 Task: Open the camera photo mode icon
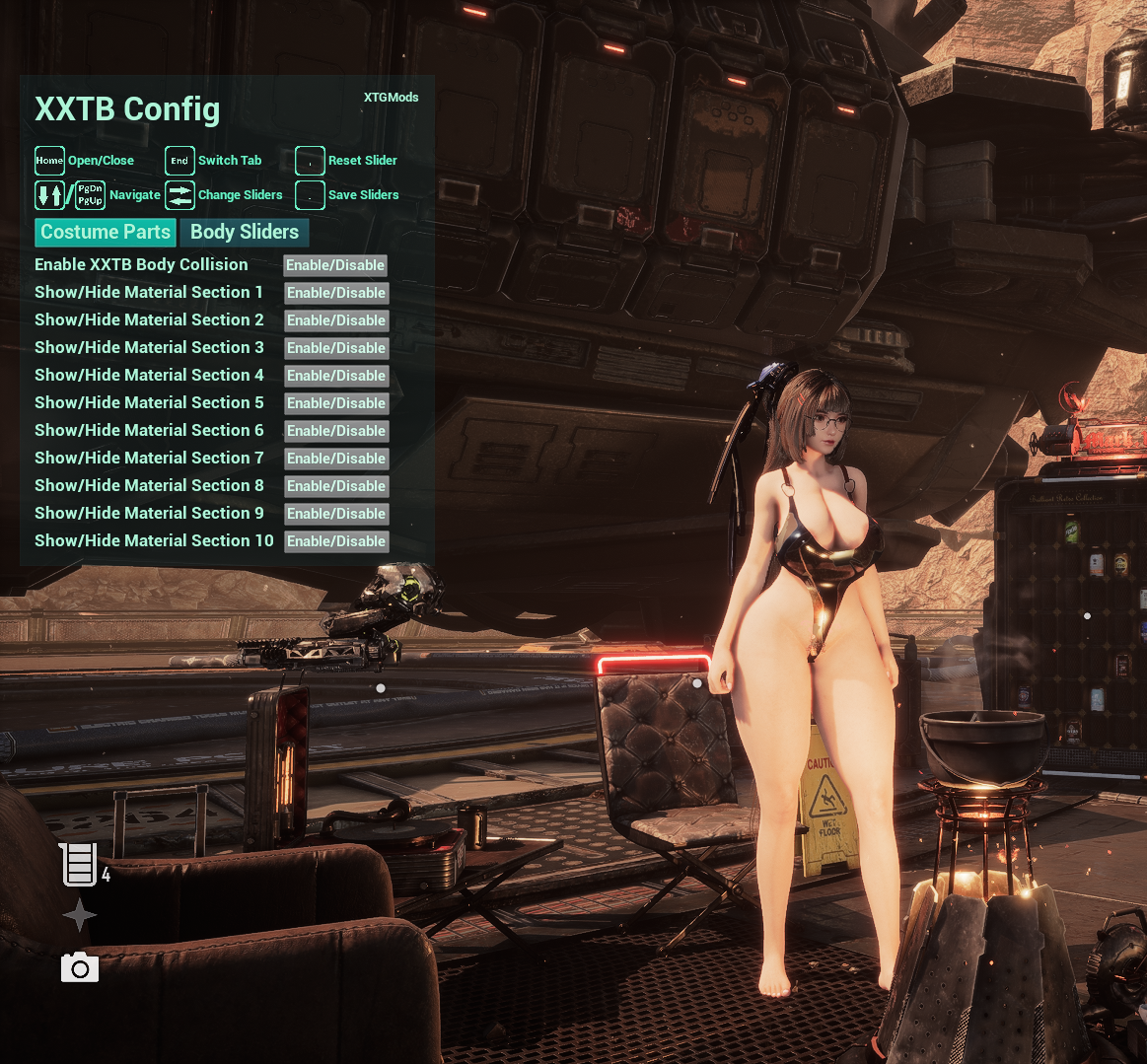click(80, 968)
